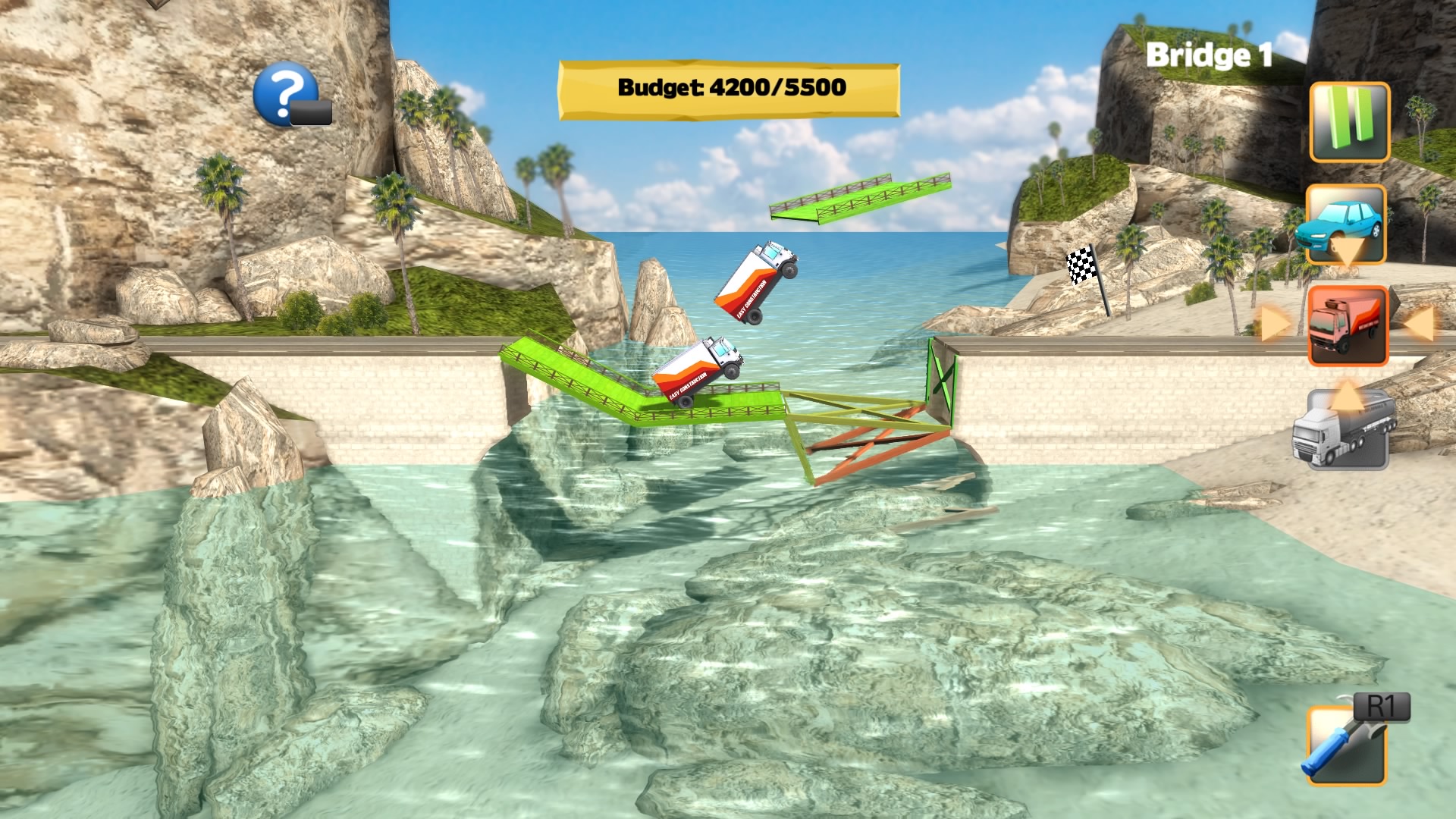Click the checkered finish flag
Image resolution: width=1456 pixels, height=819 pixels.
coord(1080,265)
